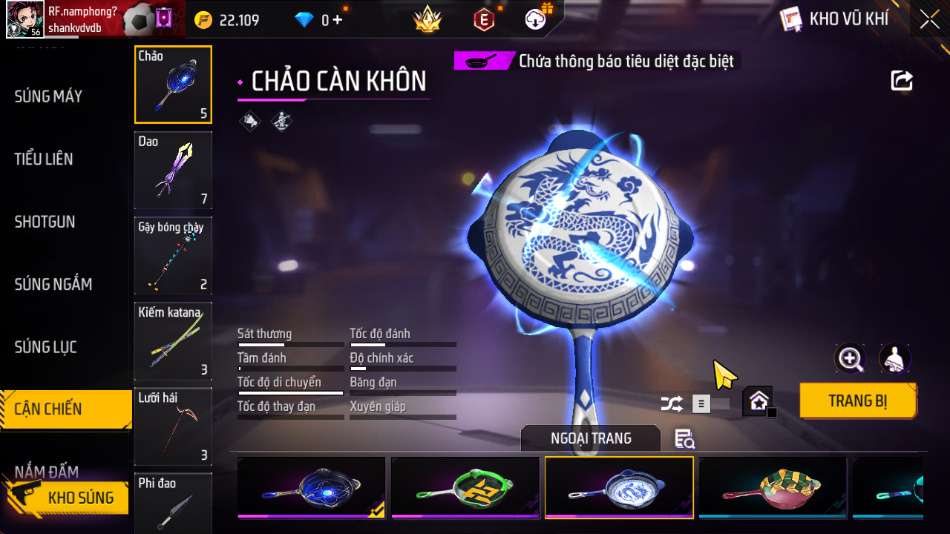Select the SHOTGUN category

[45, 221]
